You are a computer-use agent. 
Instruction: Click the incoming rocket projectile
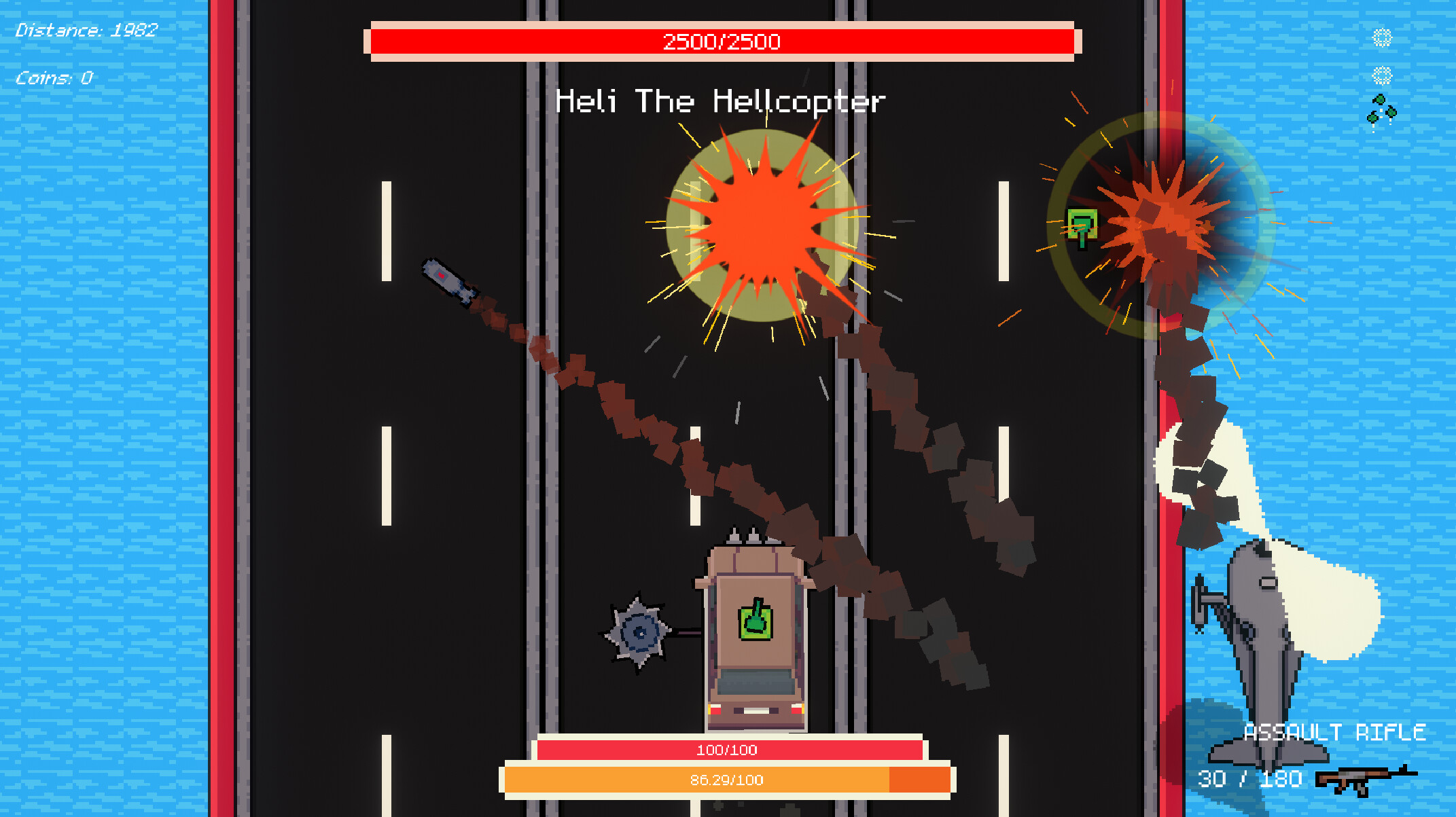click(x=446, y=278)
